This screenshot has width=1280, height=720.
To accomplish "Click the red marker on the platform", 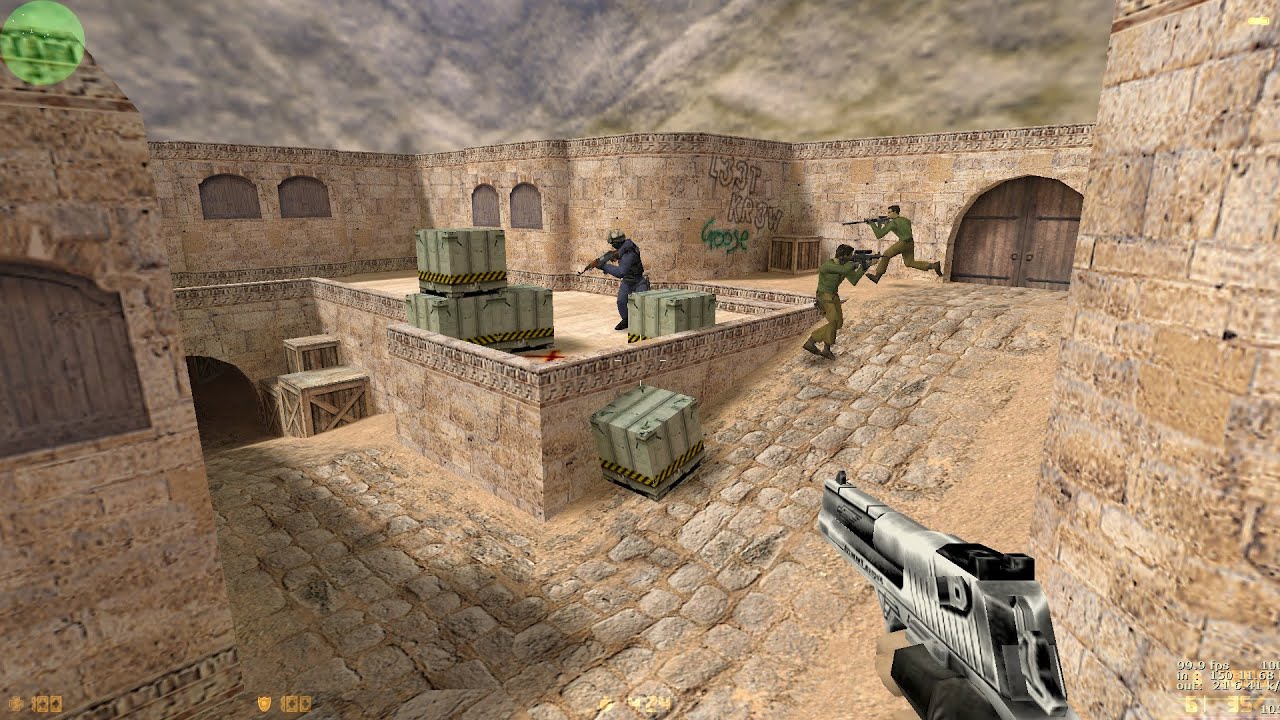I will (x=549, y=354).
